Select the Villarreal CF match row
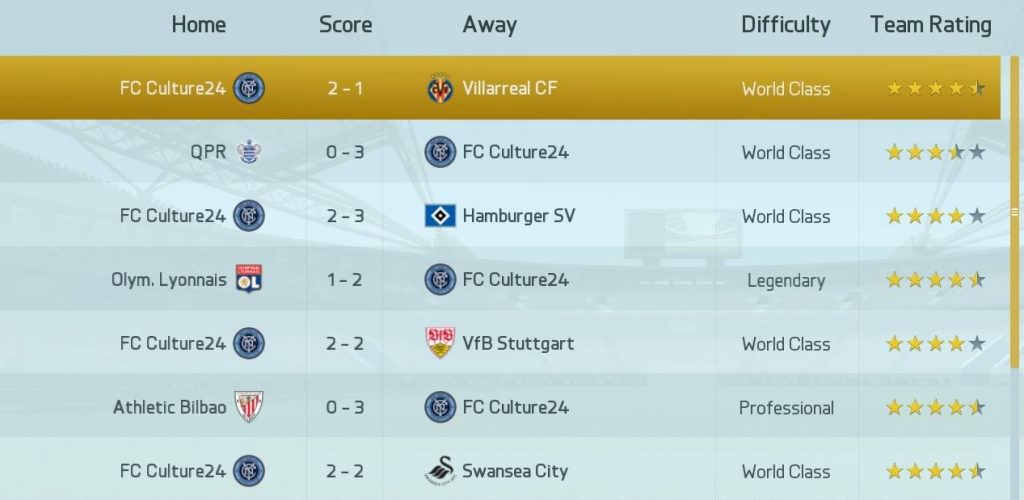This screenshot has width=1024, height=500. pyautogui.click(x=500, y=88)
